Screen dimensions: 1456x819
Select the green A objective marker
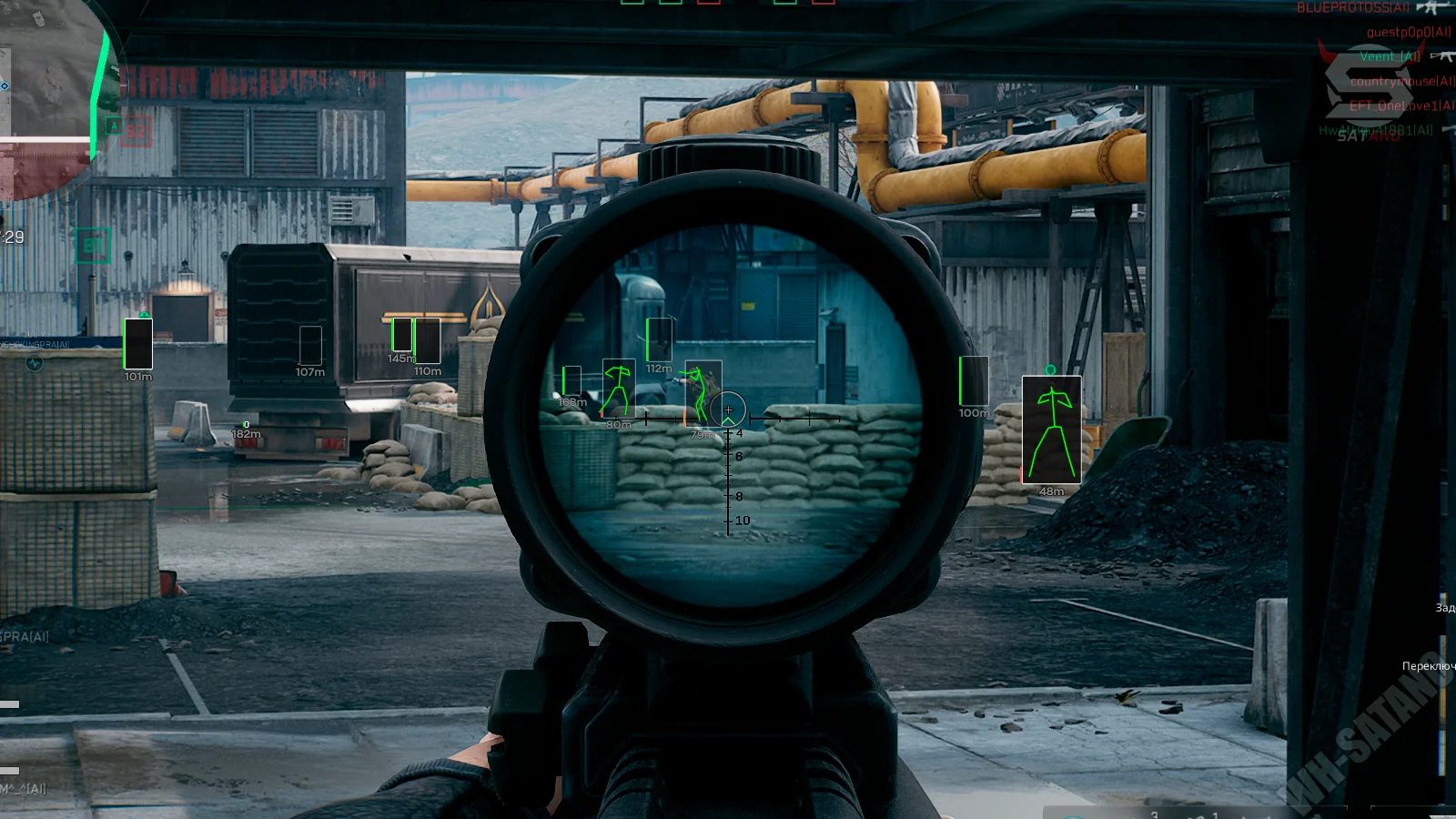[114, 126]
